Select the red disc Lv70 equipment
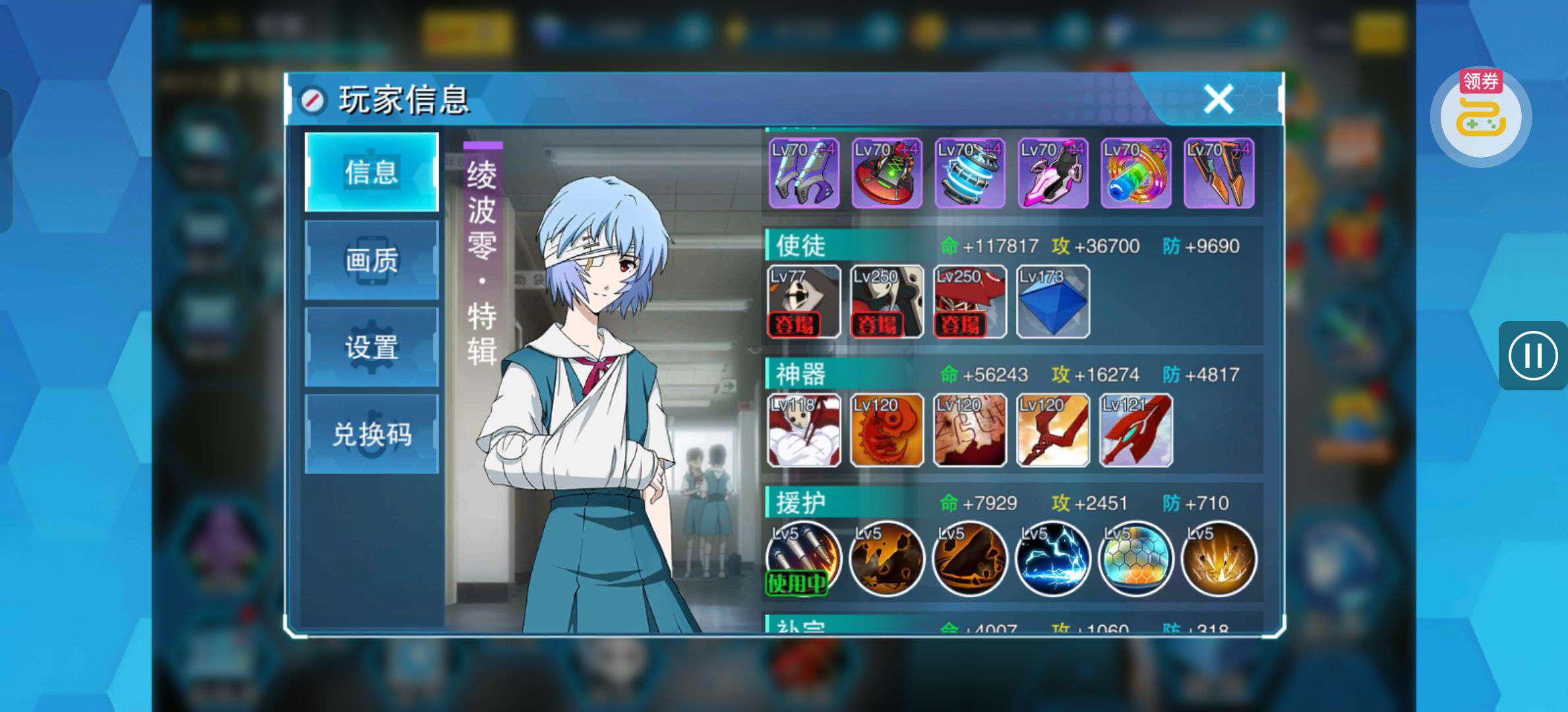 [886, 173]
